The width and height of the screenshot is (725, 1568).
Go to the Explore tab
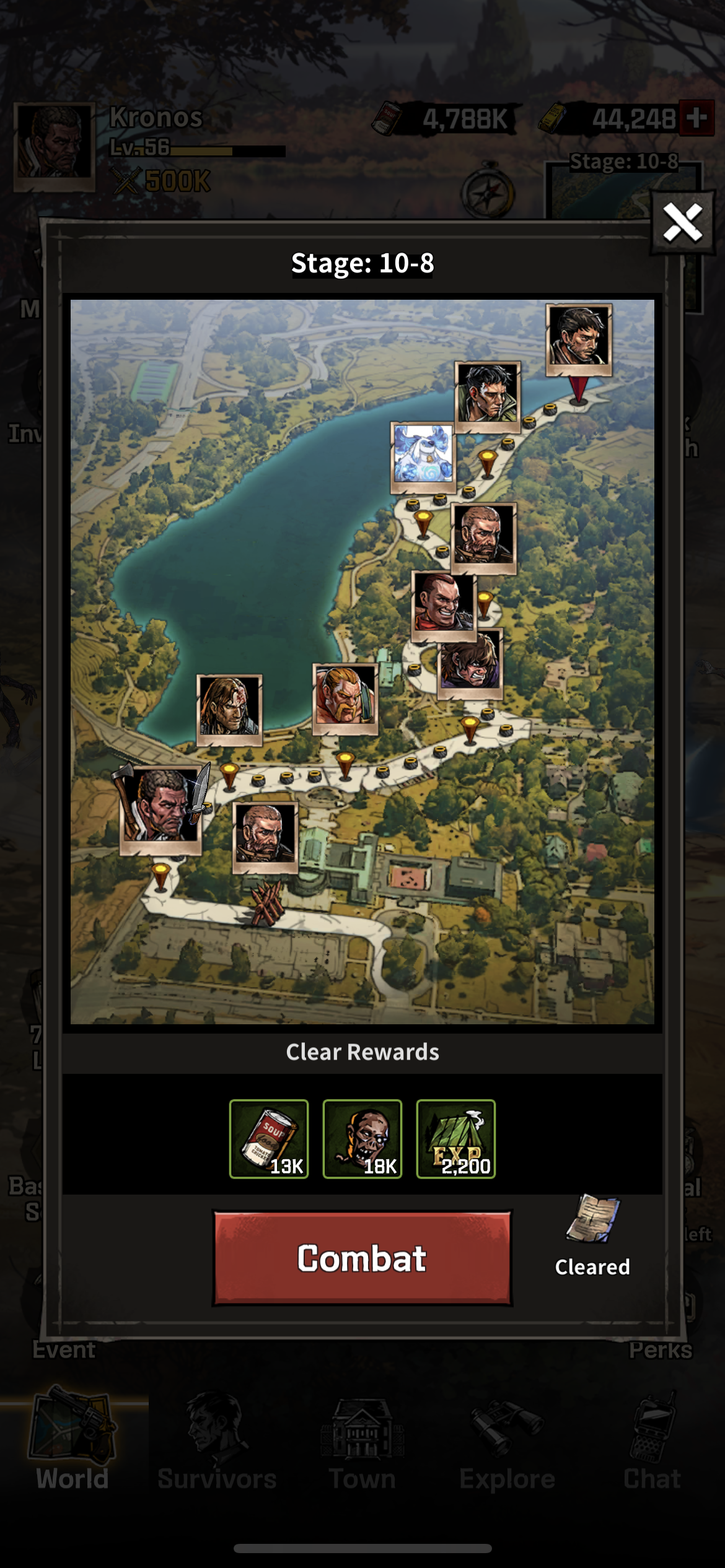point(507,1443)
